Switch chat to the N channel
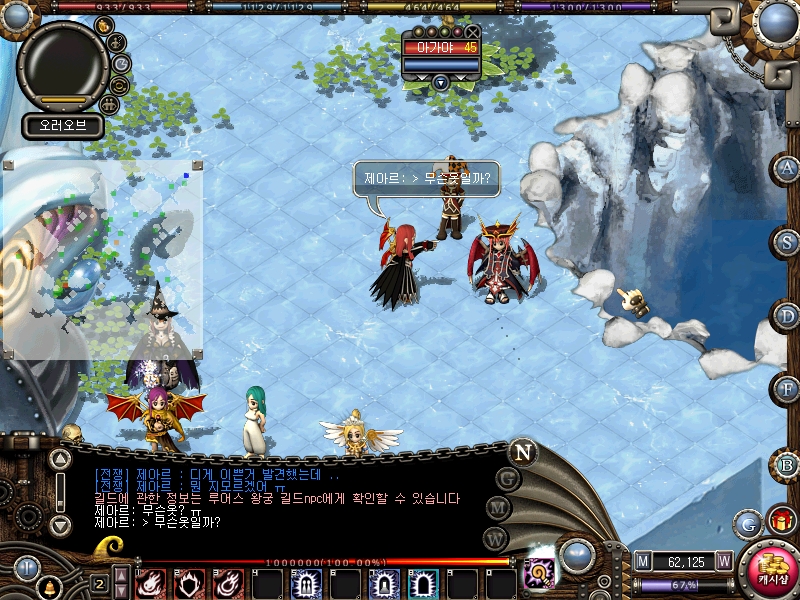Screen dimensions: 800x600 (522, 452)
